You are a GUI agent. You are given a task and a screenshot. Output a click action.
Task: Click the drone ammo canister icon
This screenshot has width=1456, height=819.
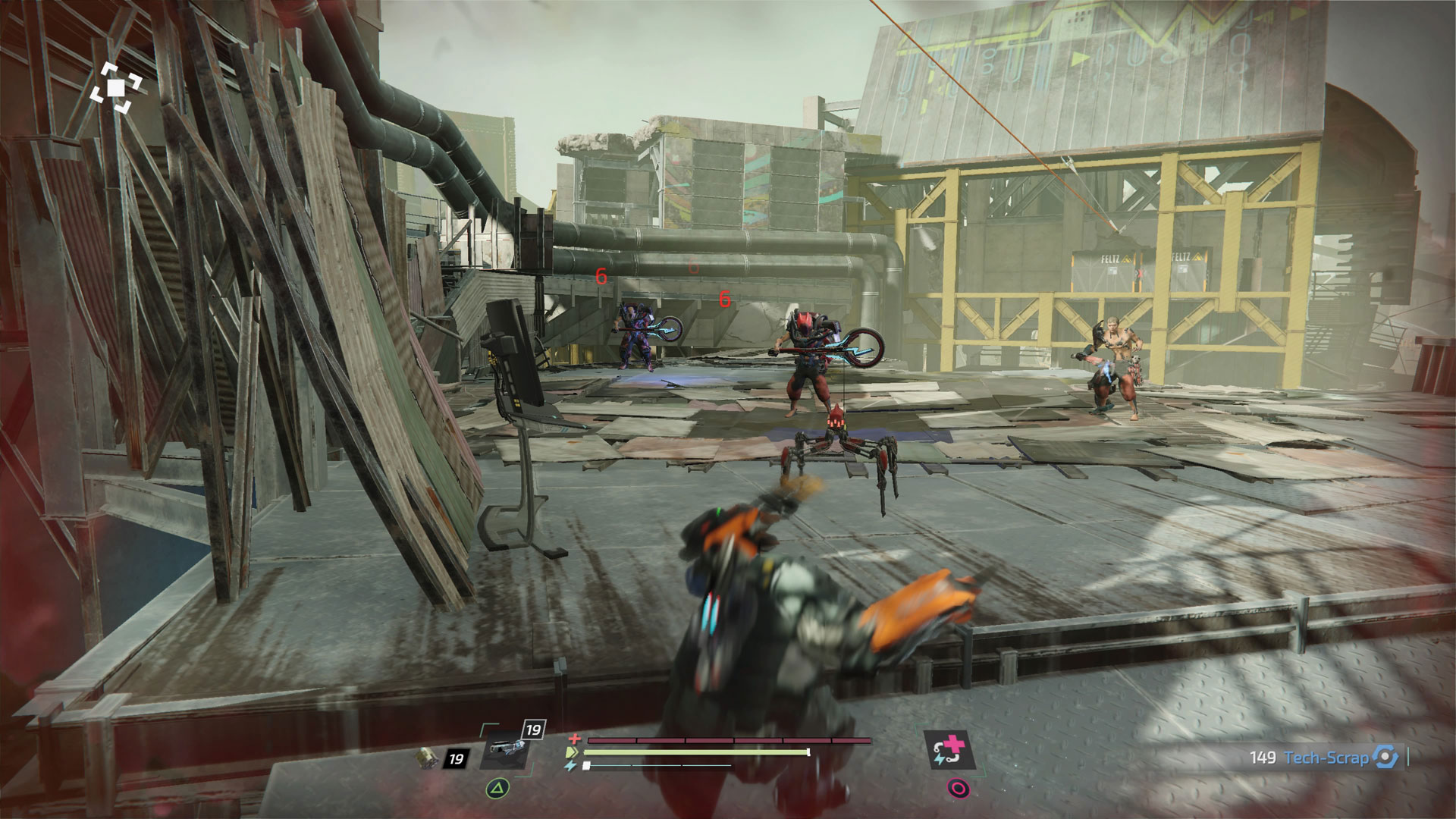[x=429, y=757]
